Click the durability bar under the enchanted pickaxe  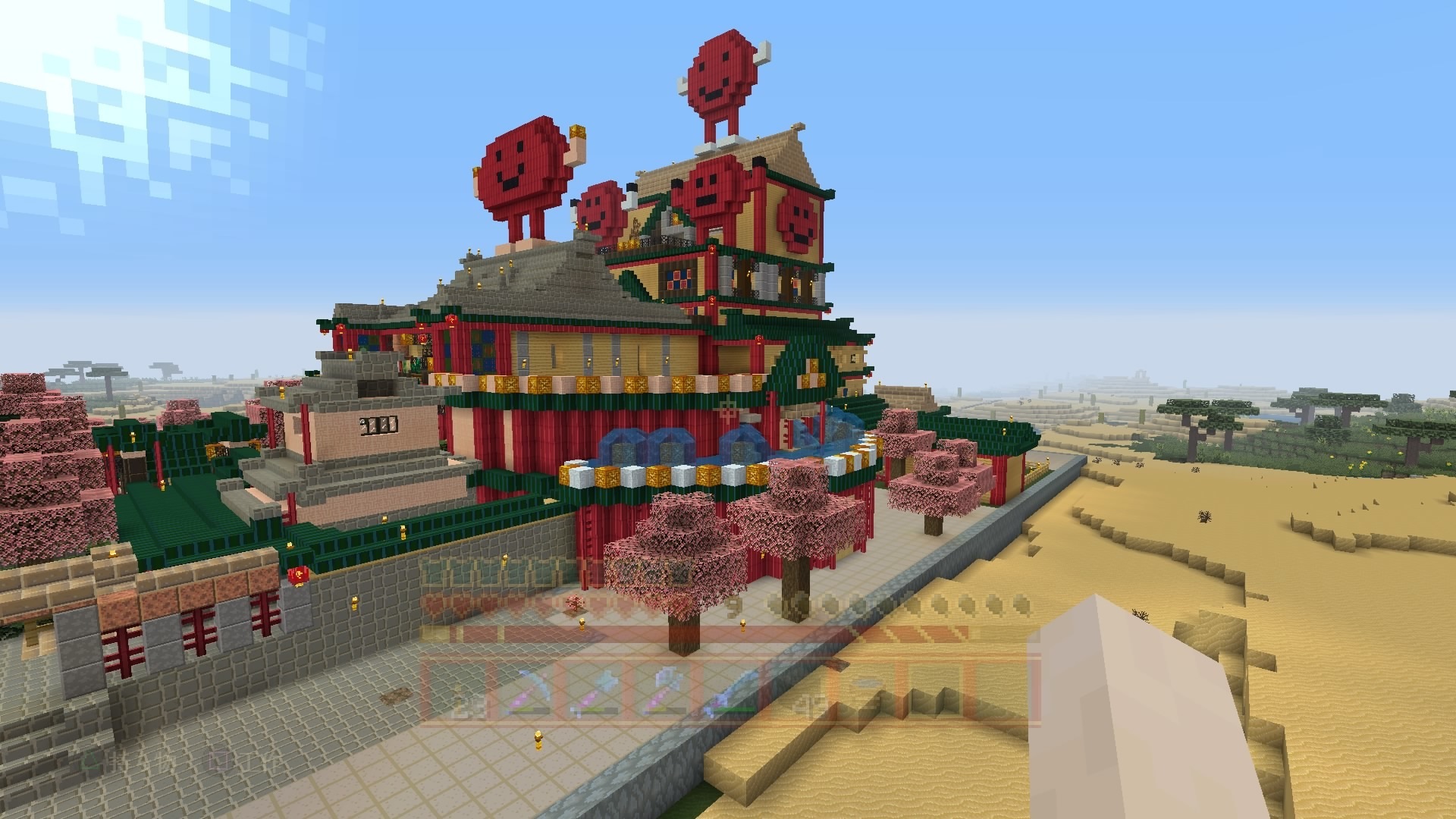pos(529,710)
